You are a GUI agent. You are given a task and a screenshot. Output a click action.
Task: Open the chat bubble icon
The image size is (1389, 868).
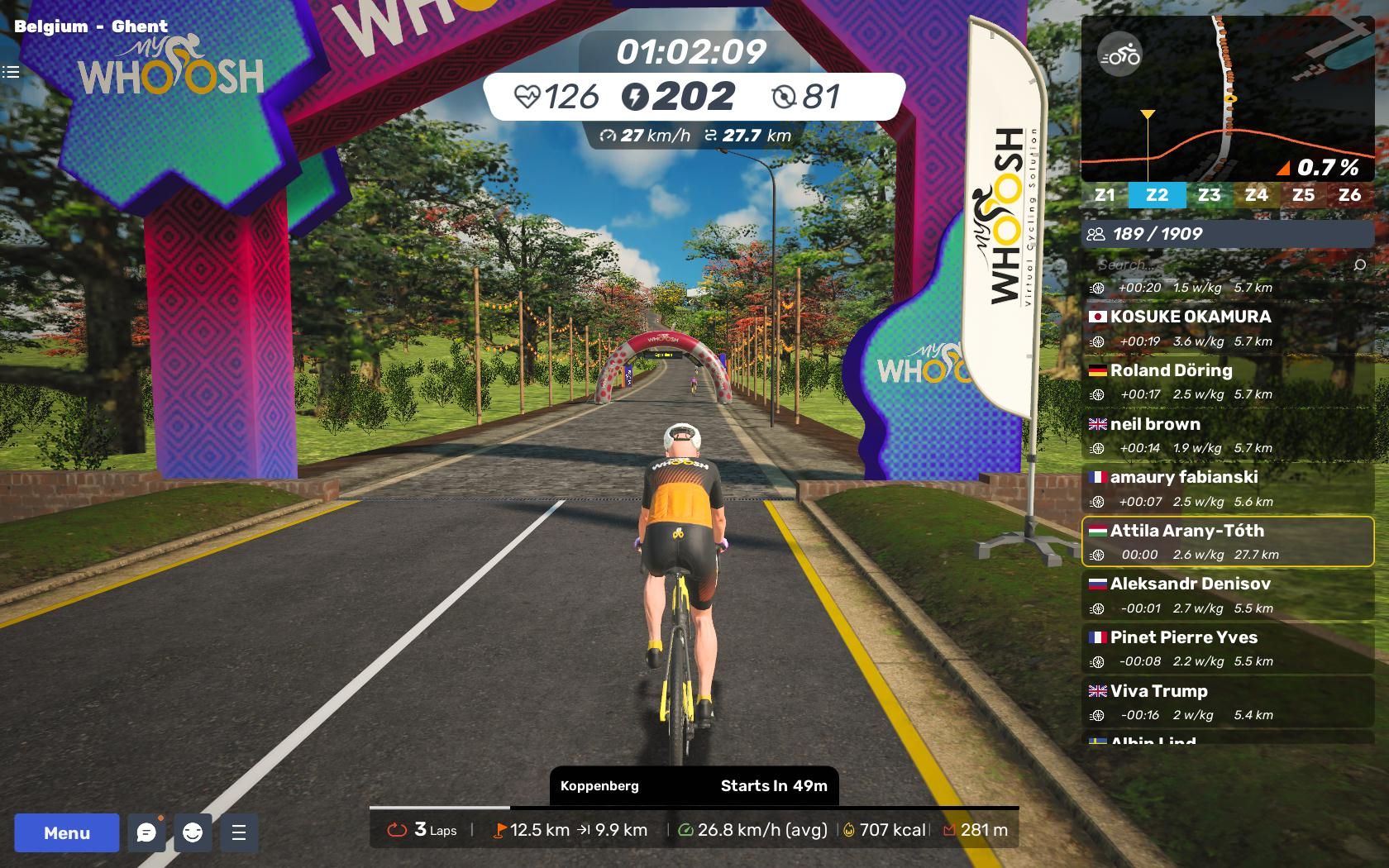point(146,832)
